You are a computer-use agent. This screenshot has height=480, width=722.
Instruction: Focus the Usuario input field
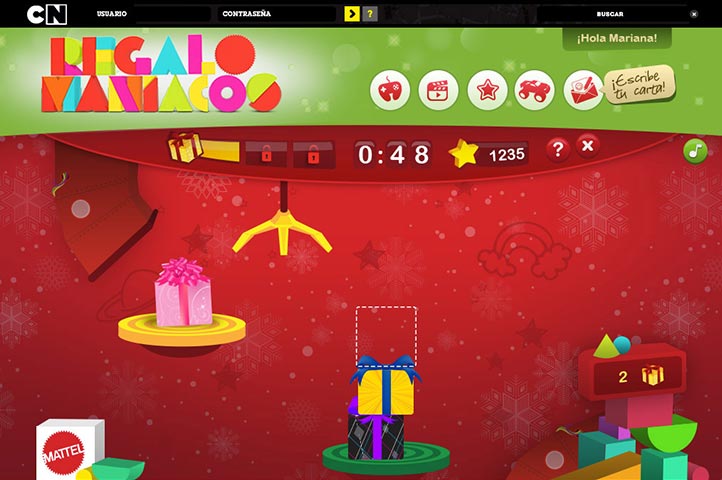tap(172, 15)
